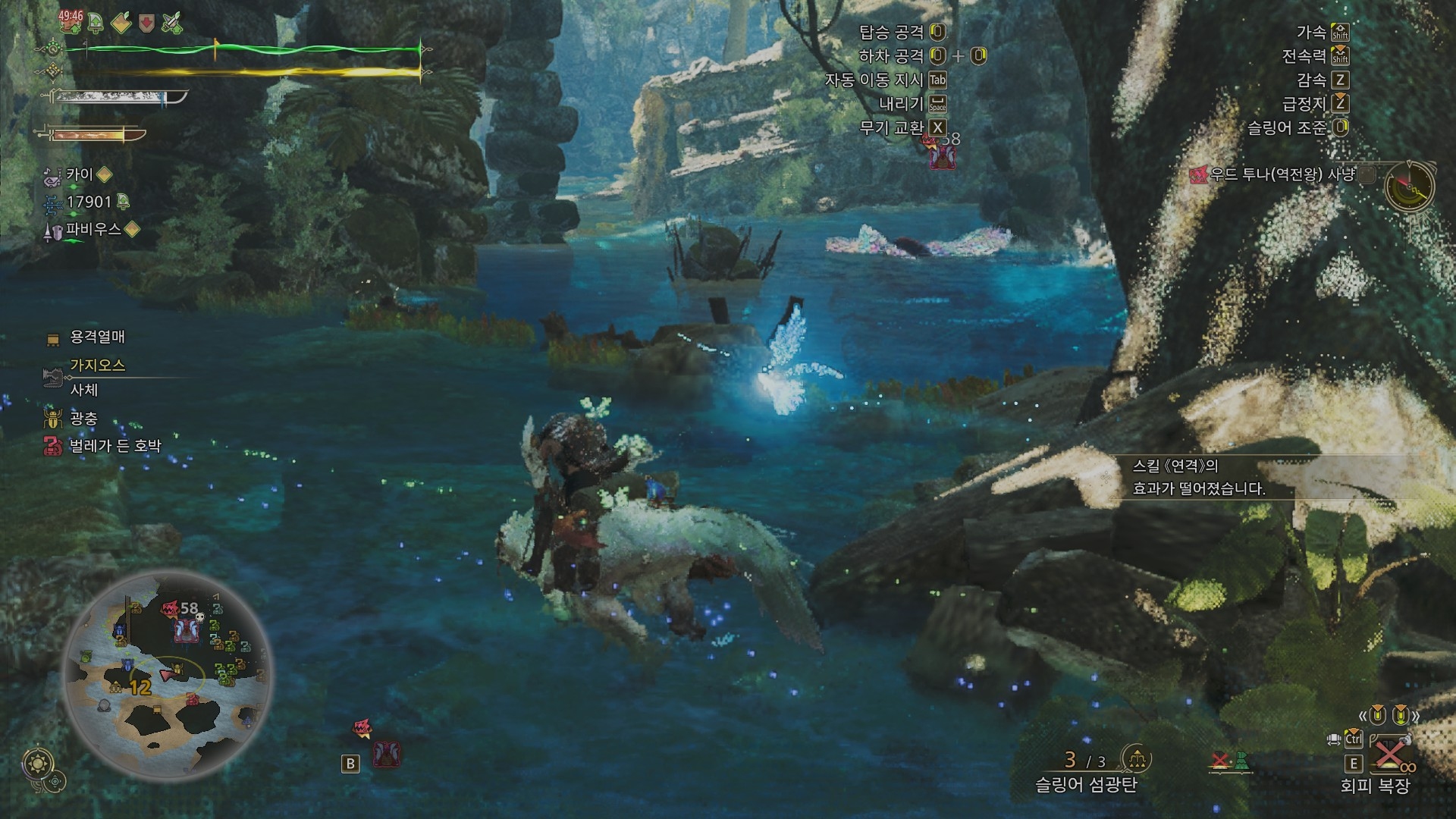The image size is (1456, 819).
Task: Open the 우드 투나(역전왕) 사냥 quest tracker
Action: 1282,175
